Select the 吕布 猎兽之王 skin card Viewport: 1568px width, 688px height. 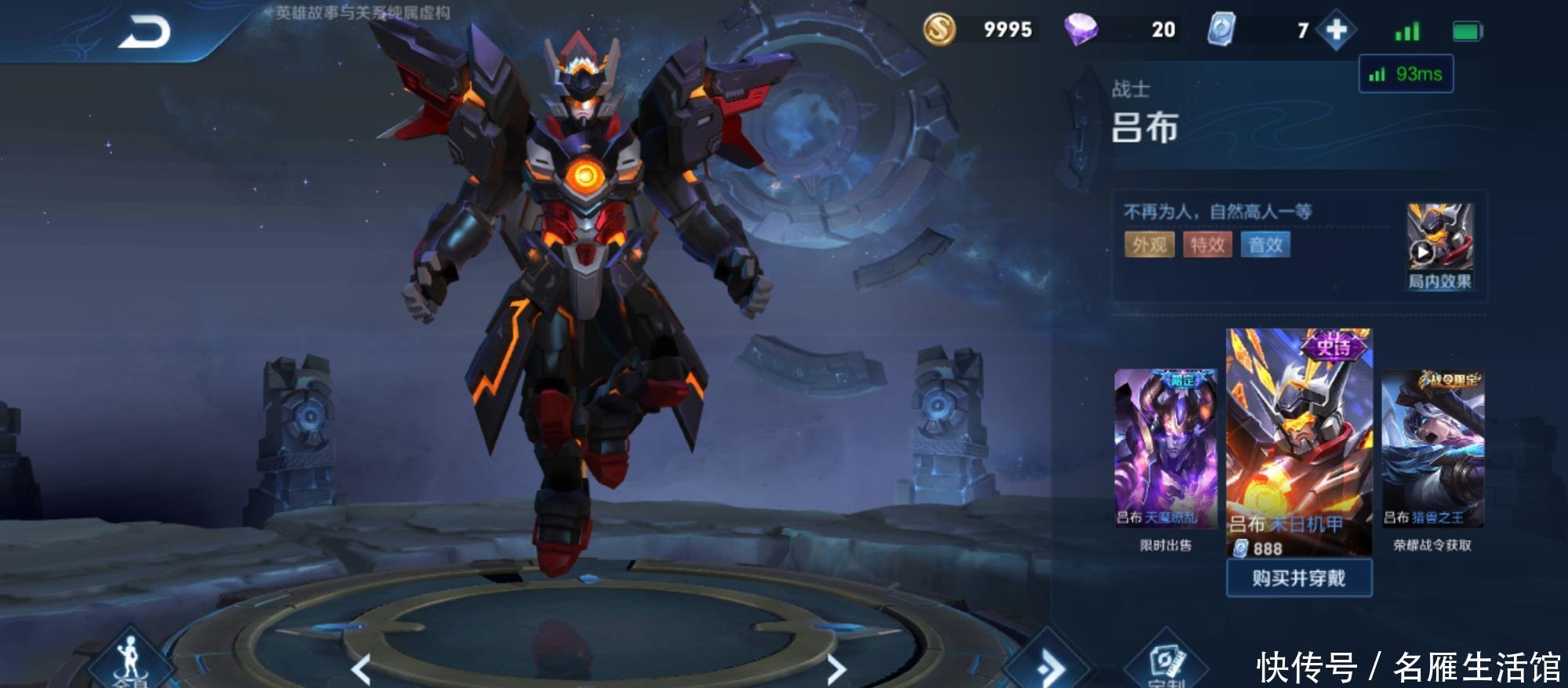tap(1432, 448)
